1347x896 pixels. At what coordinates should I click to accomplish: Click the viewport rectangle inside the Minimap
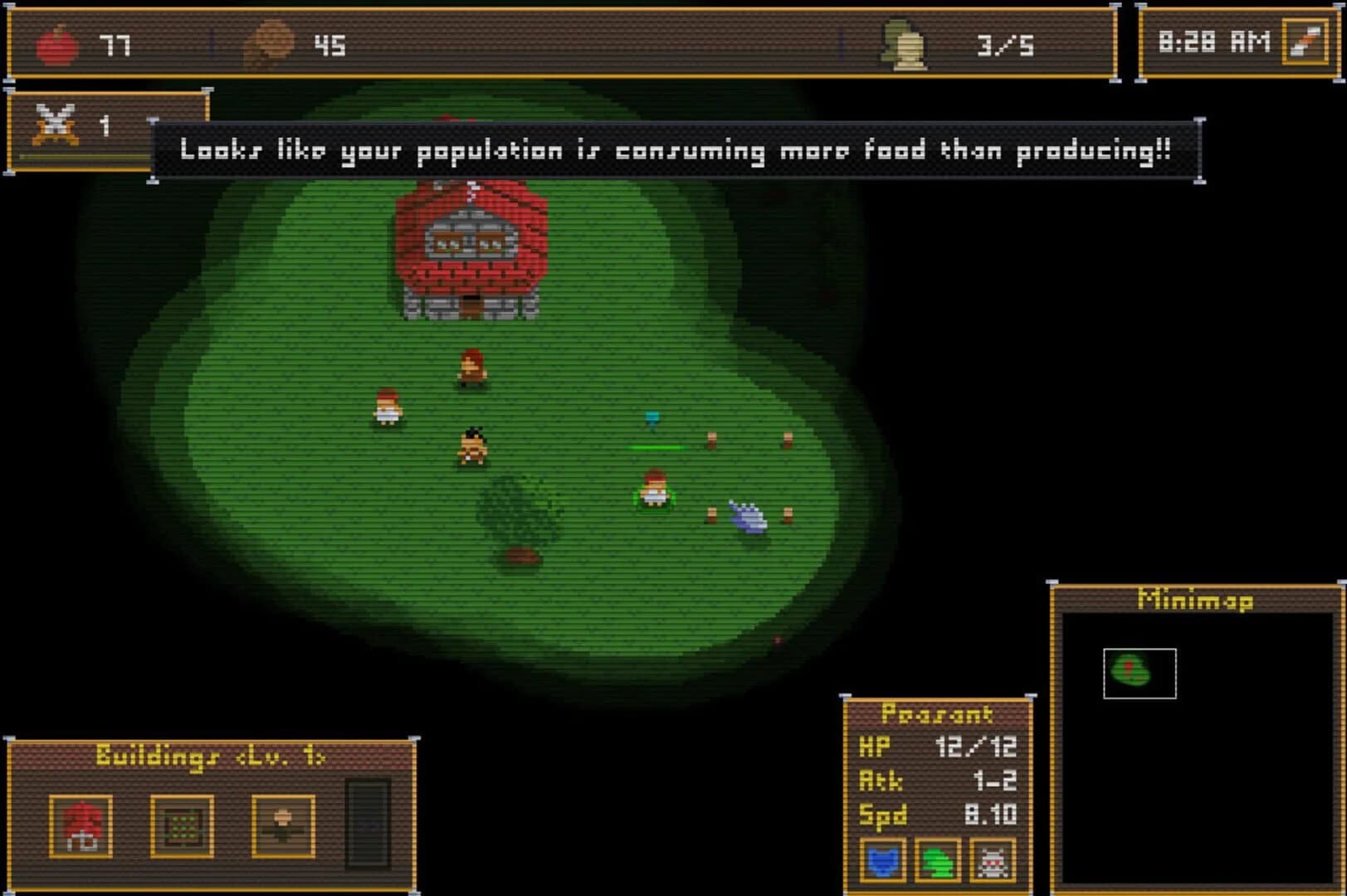coord(1140,674)
